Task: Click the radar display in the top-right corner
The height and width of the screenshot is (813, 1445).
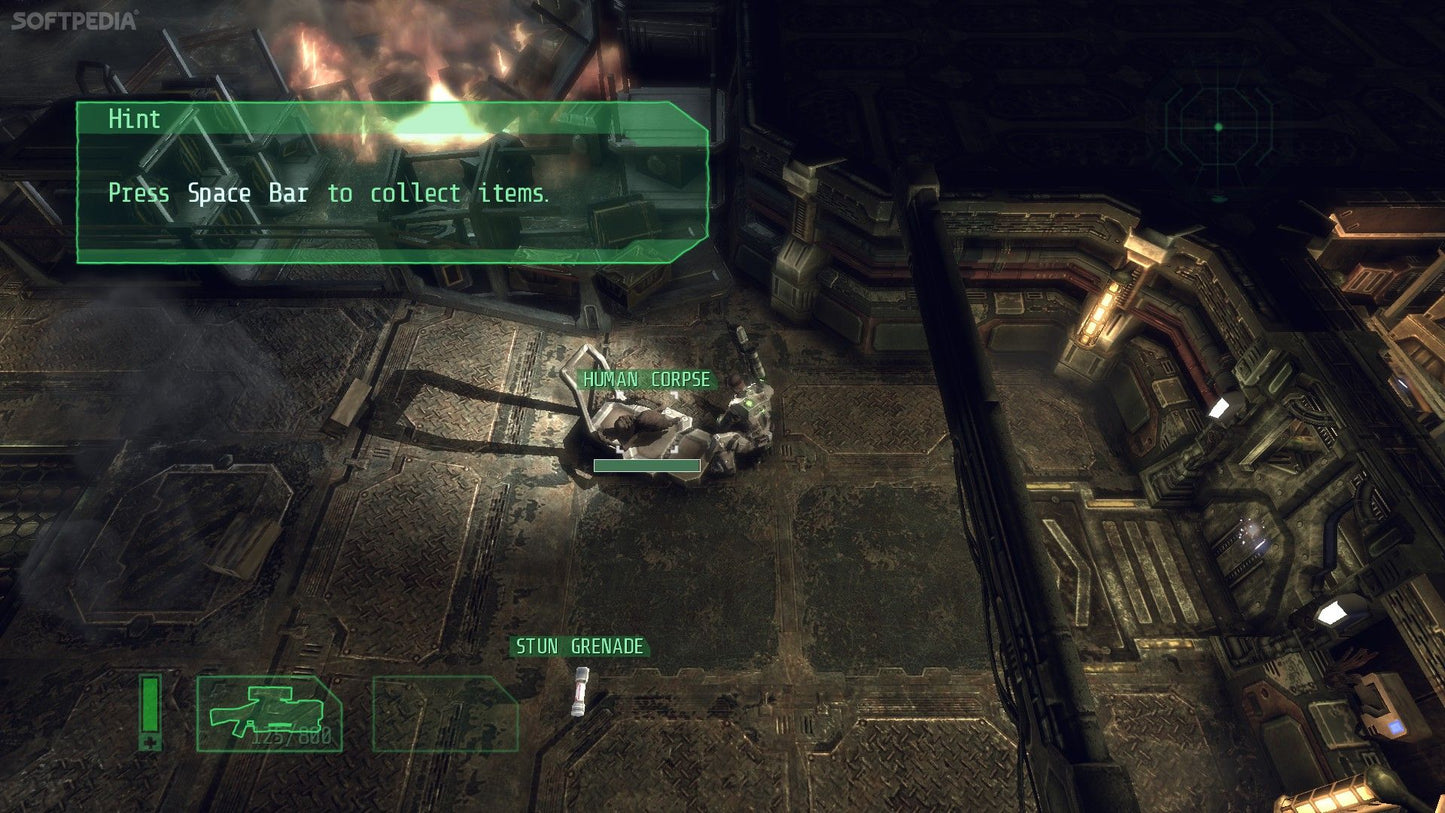Action: [x=1219, y=128]
